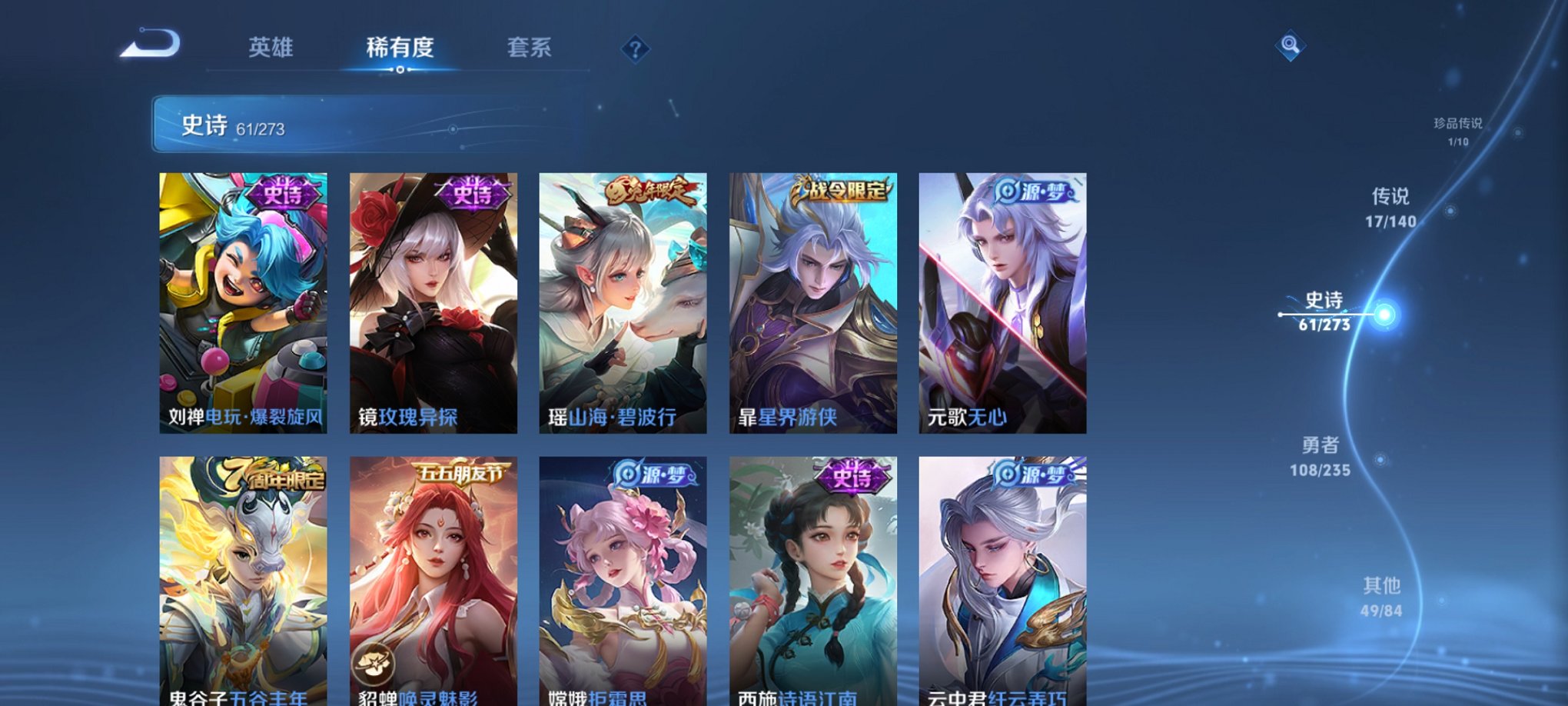Open the help question mark icon
Image resolution: width=1568 pixels, height=706 pixels.
tap(634, 49)
